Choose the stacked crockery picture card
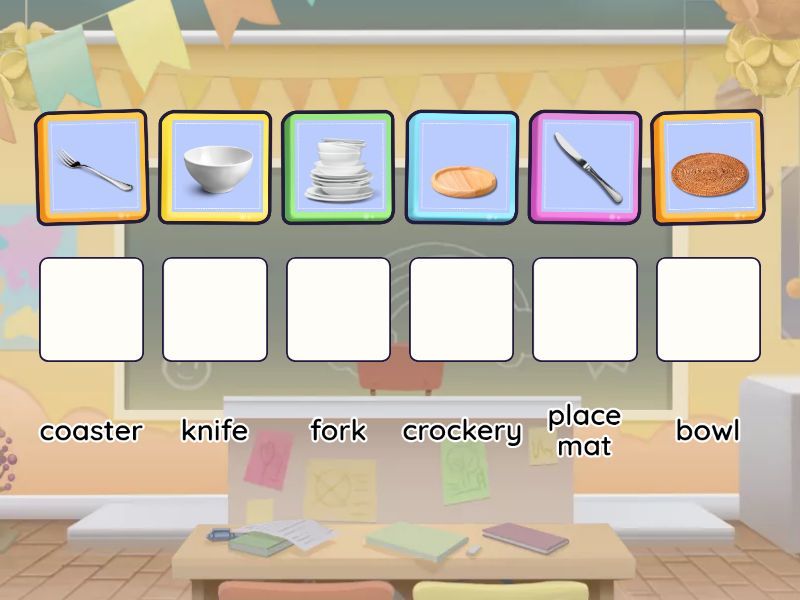800x600 pixels. 338,167
